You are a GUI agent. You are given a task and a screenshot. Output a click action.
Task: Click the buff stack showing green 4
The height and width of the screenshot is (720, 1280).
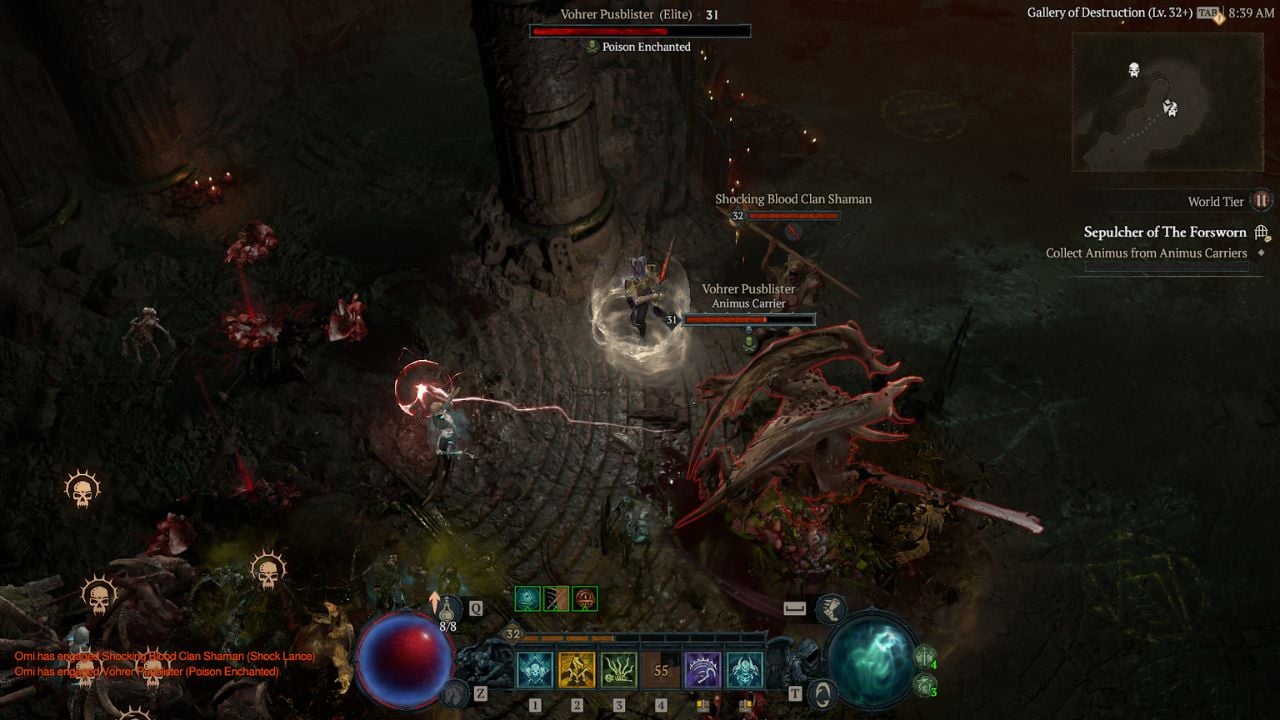(925, 657)
